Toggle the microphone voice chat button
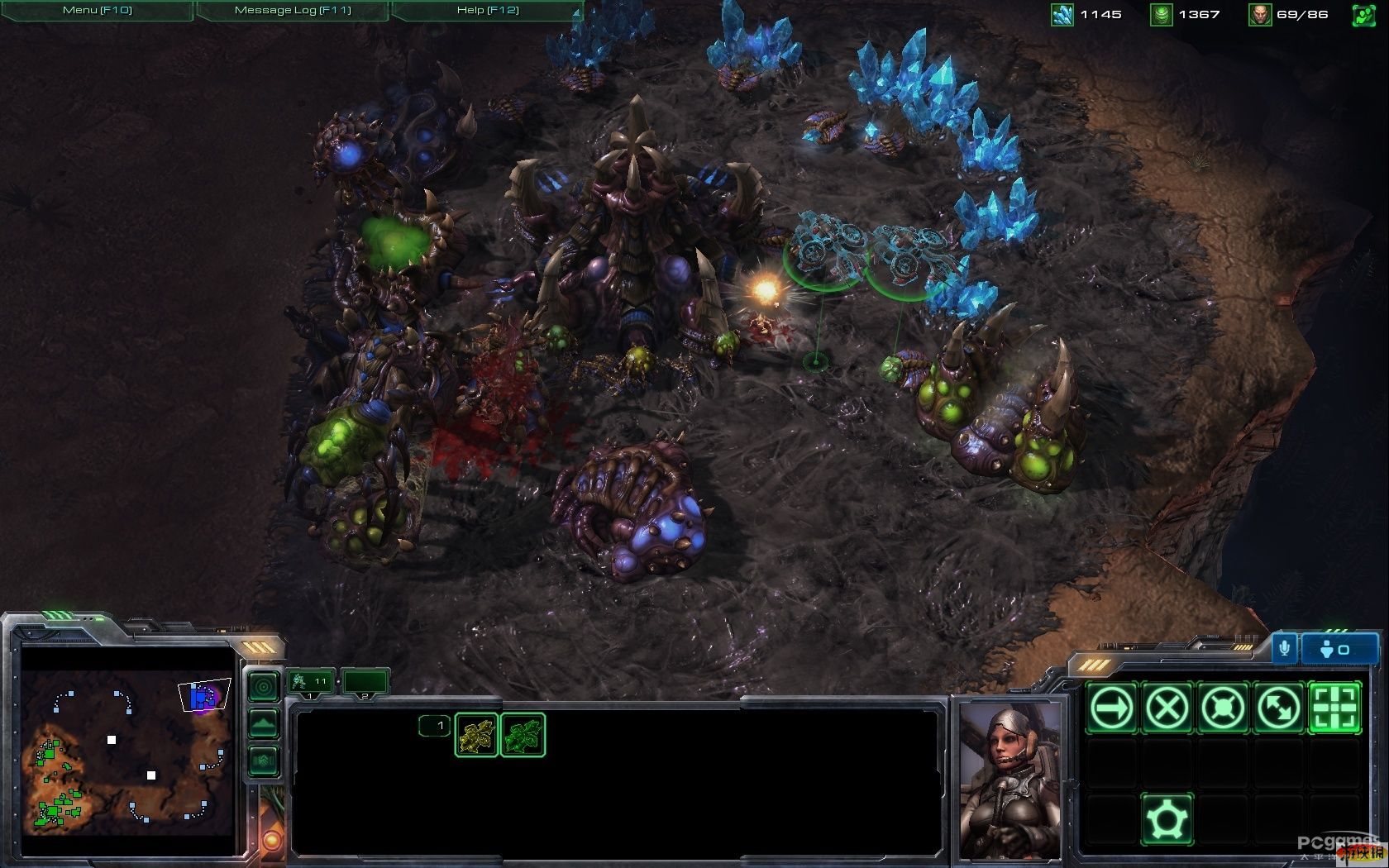The image size is (1389, 868). point(1284,649)
